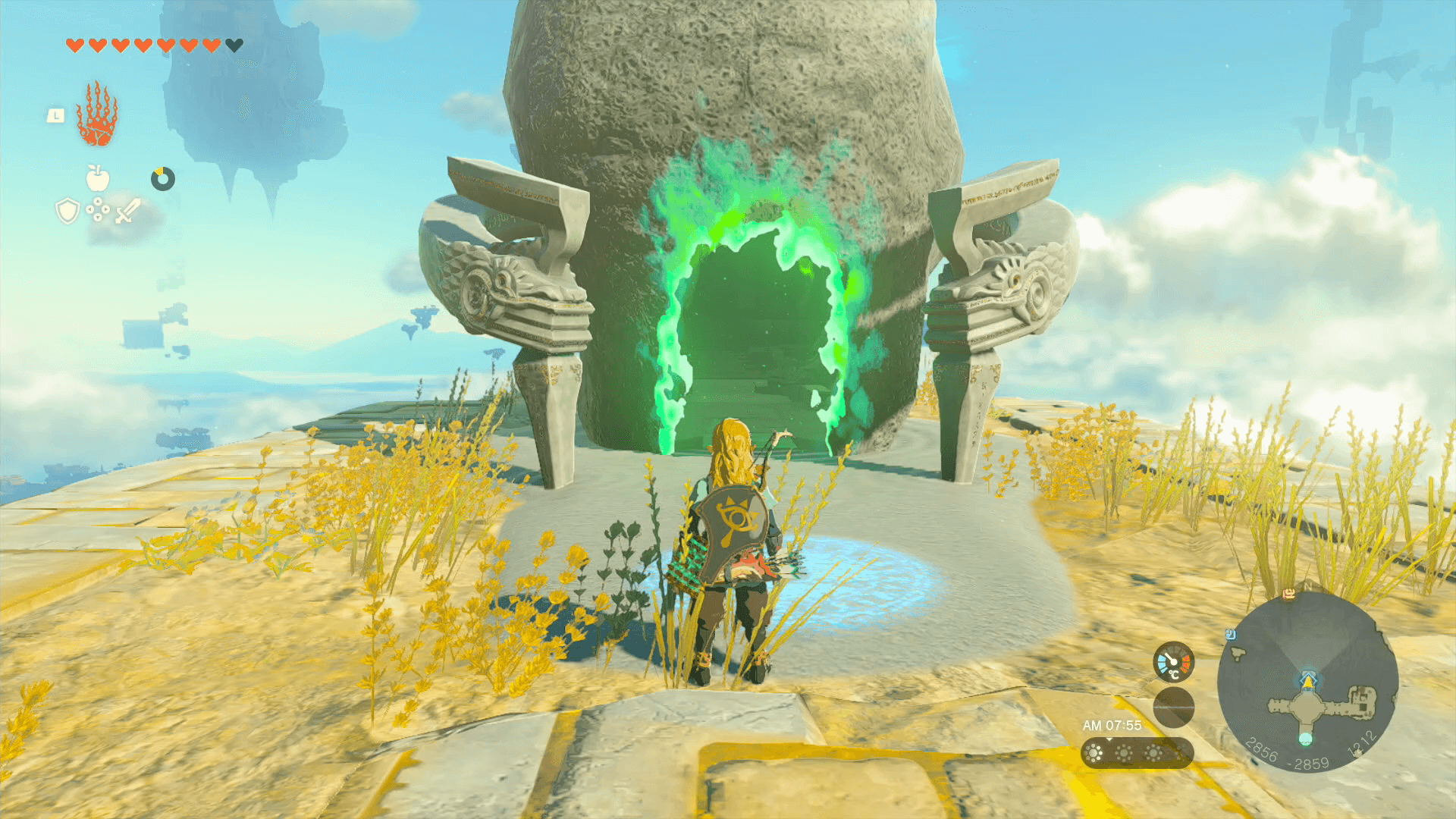Image resolution: width=1456 pixels, height=819 pixels.
Task: Select the blue shrine marker on minimap edge
Action: tap(1231, 635)
